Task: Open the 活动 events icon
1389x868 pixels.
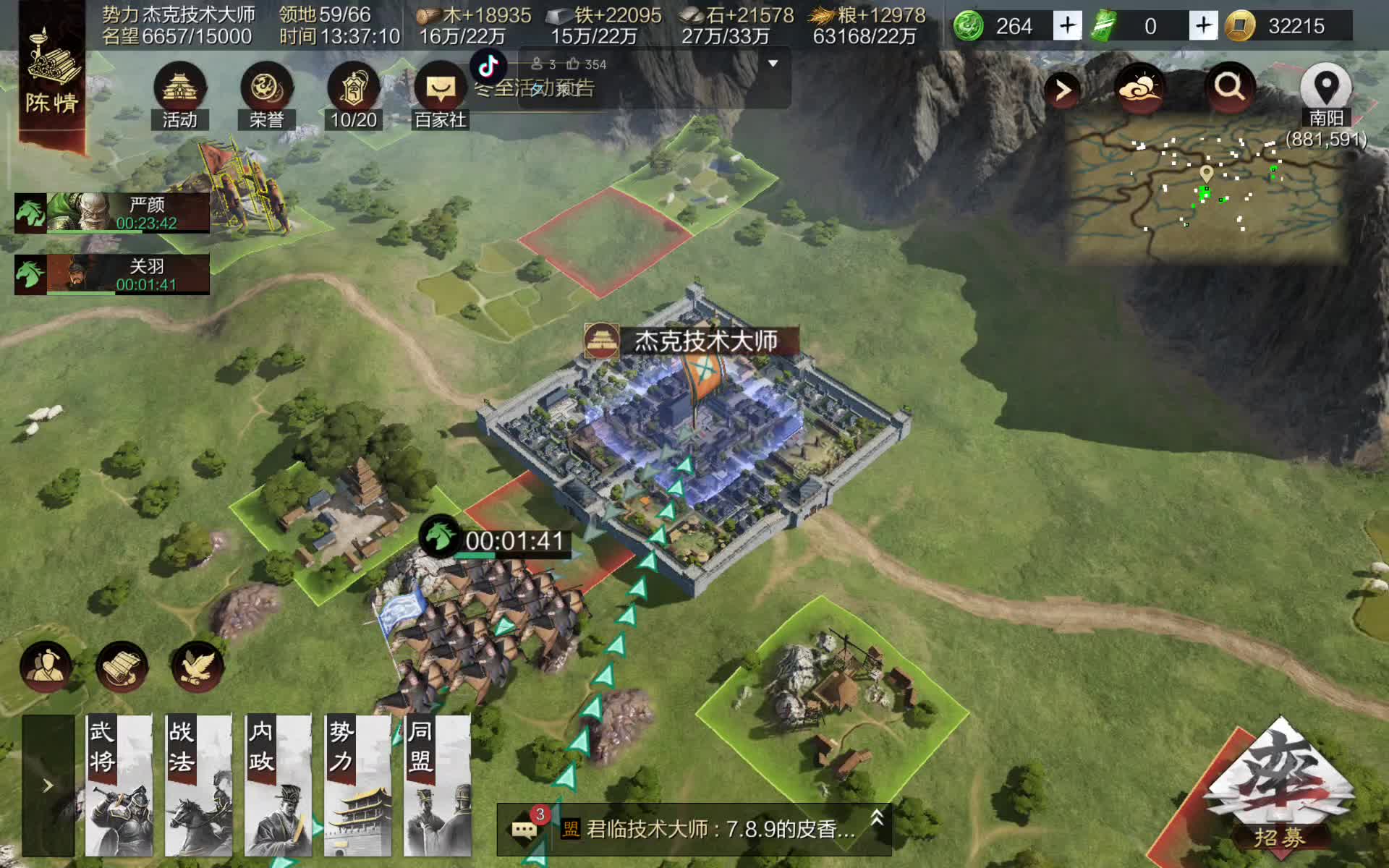Action: click(x=179, y=94)
